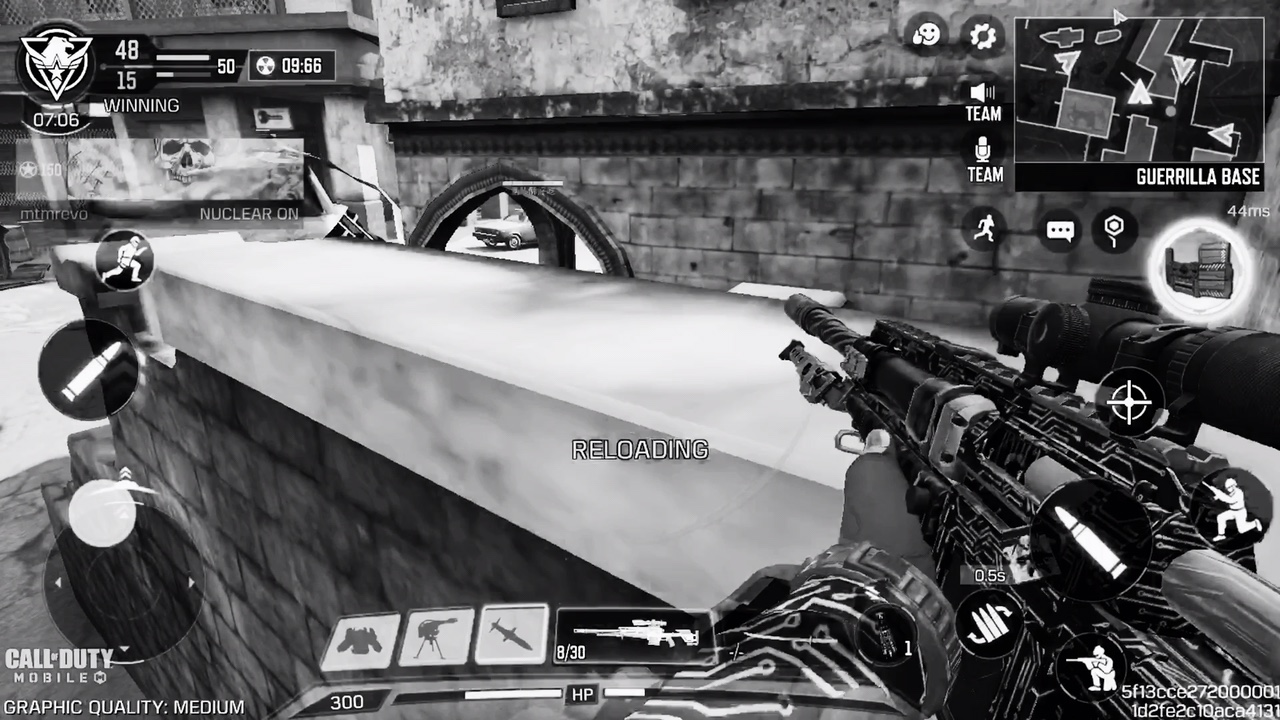Open the settings gear icon
The height and width of the screenshot is (720, 1280).
coord(983,37)
